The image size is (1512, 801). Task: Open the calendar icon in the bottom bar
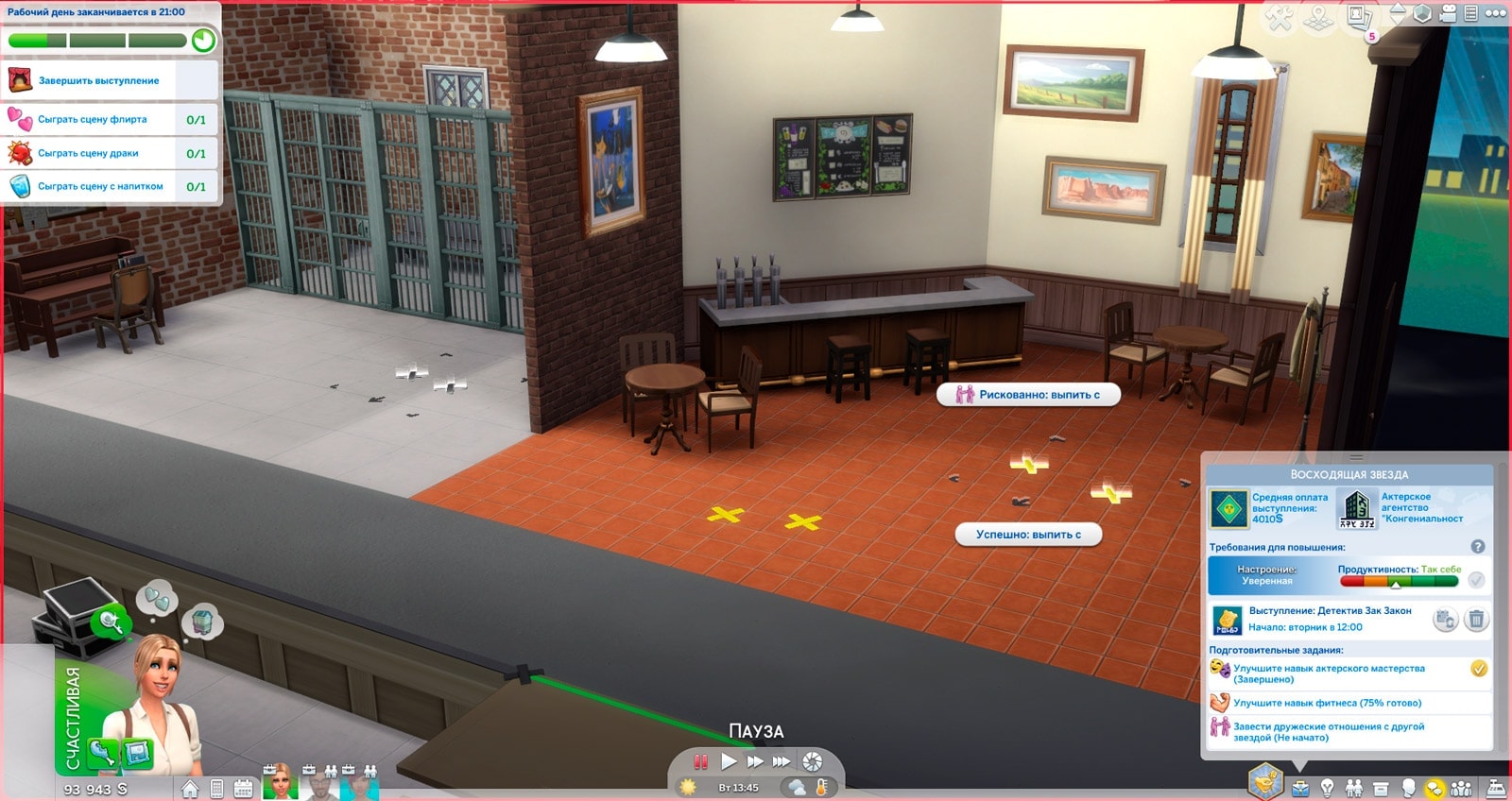pyautogui.click(x=243, y=789)
